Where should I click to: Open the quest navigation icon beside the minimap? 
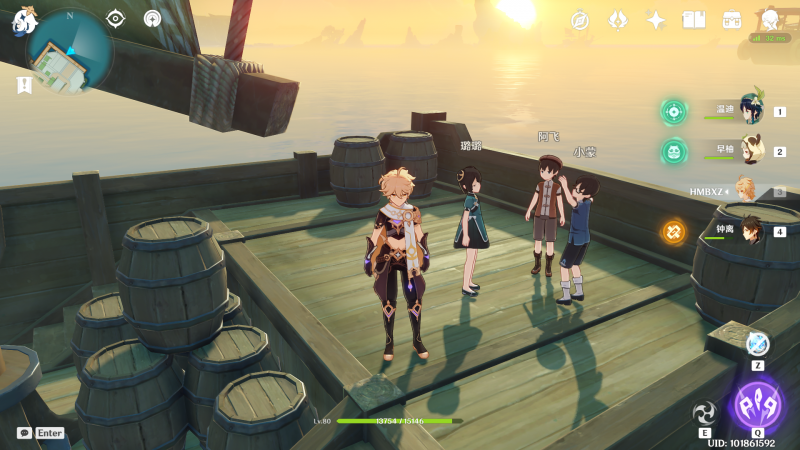152,18
